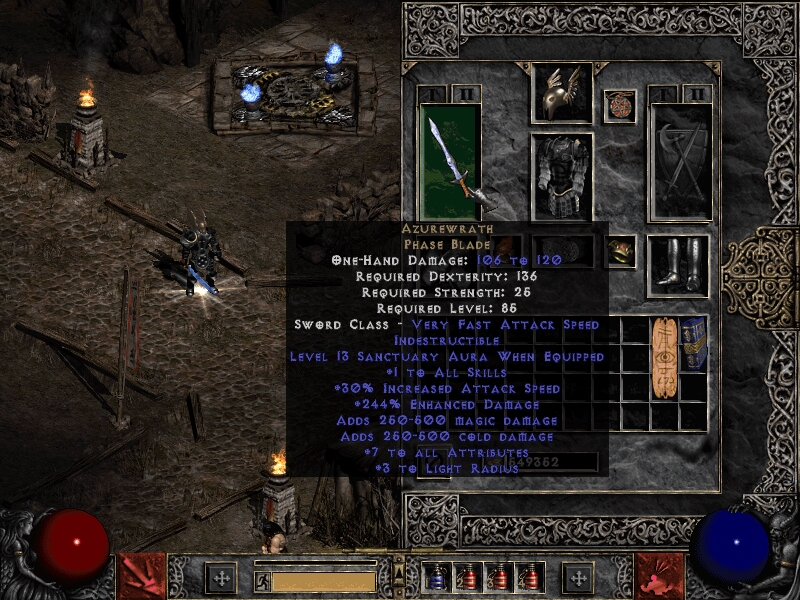Select the ring beside the boots
The image size is (800, 600).
[x=621, y=249]
